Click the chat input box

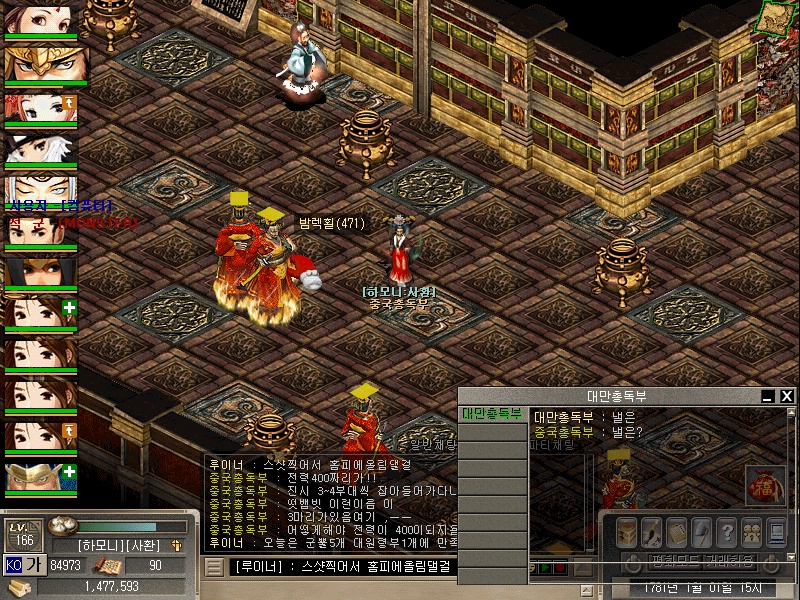pyautogui.click(x=340, y=567)
